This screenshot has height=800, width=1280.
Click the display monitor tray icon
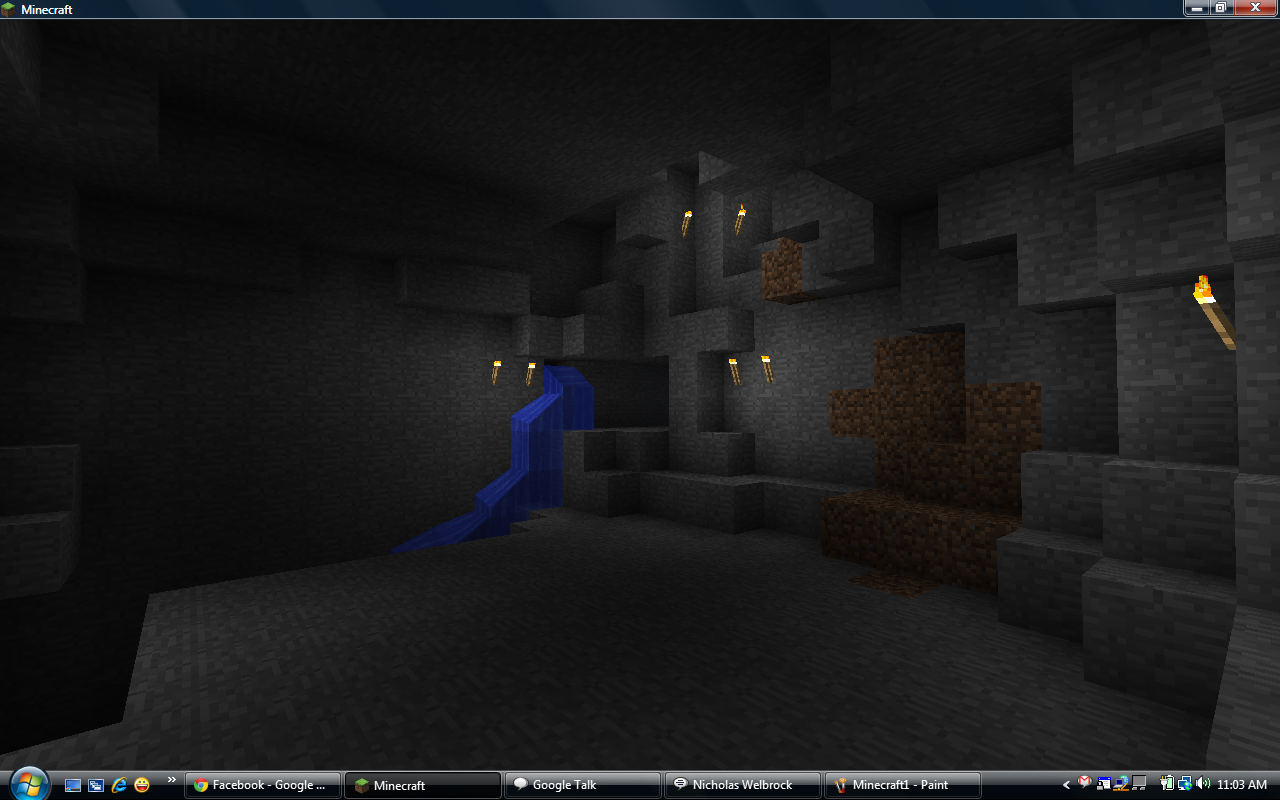[1138, 785]
